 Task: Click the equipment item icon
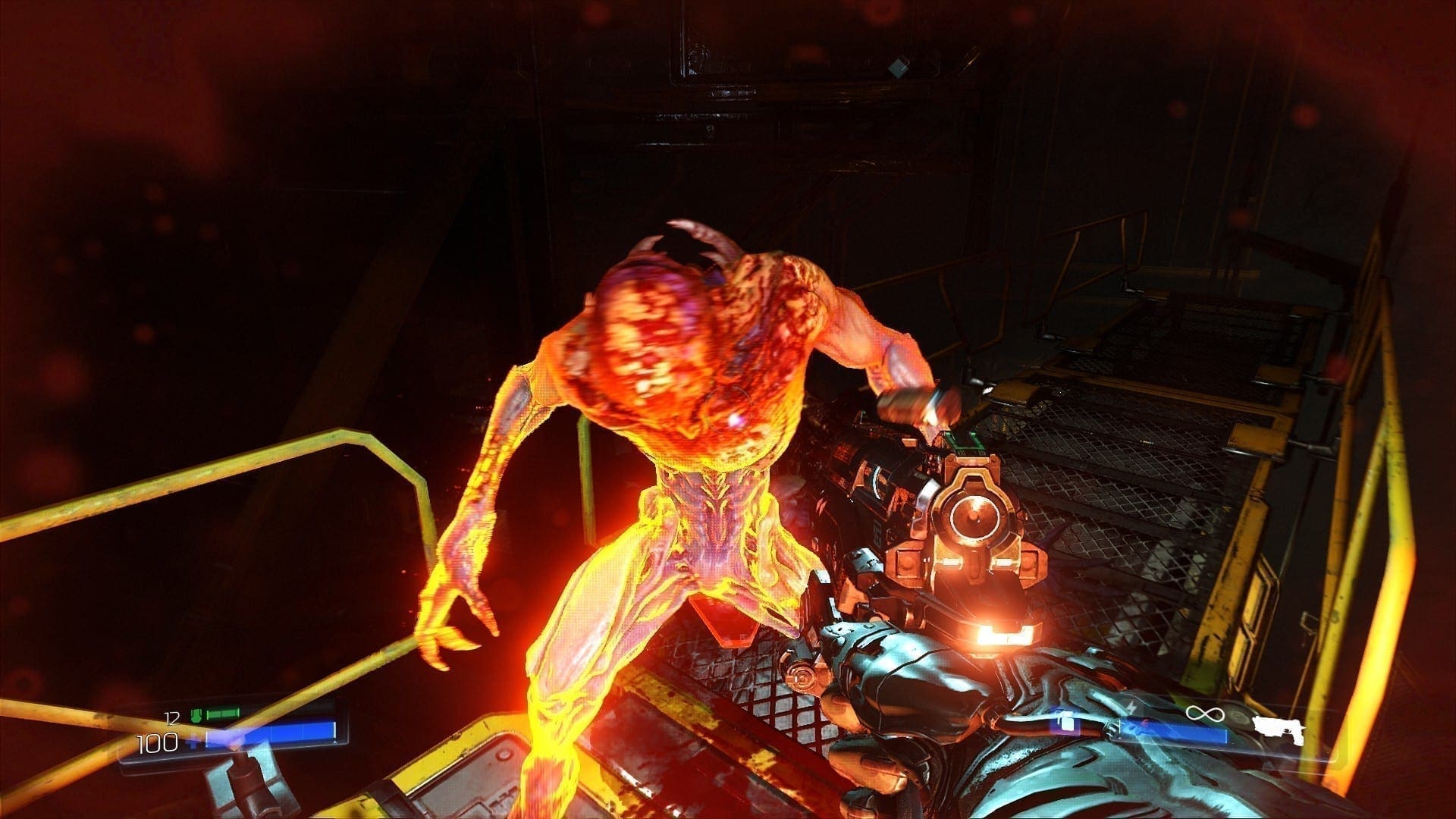coord(1067,721)
